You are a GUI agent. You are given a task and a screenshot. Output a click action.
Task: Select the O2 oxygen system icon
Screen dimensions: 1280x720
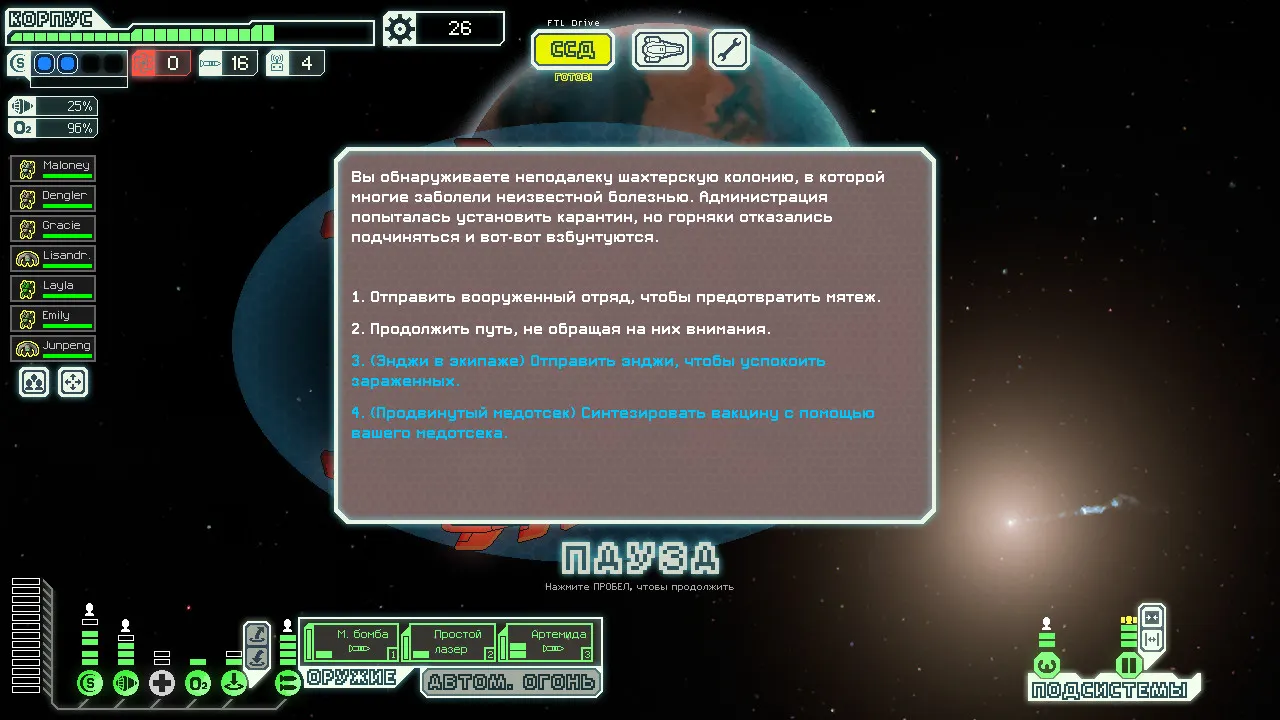(197, 683)
